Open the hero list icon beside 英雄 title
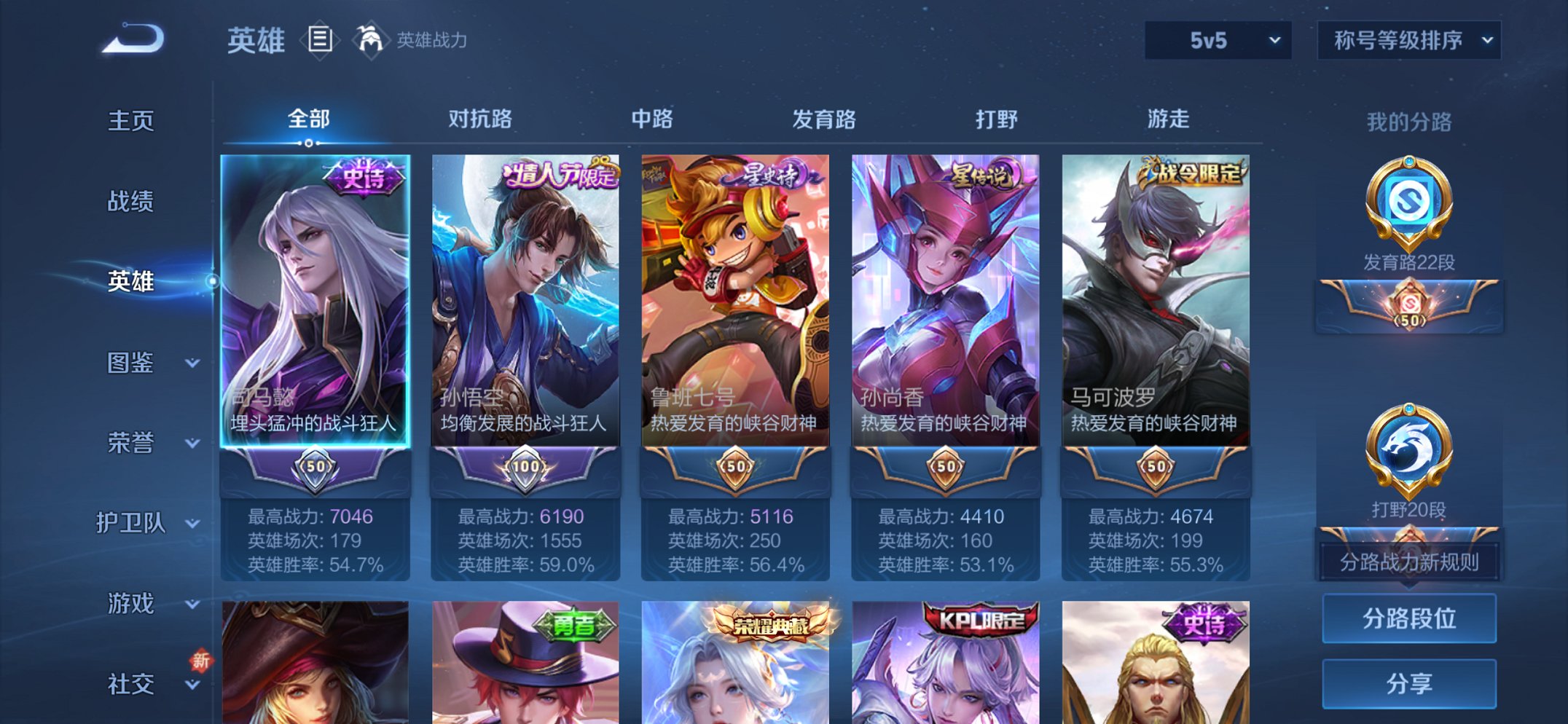1568x724 pixels. 321,40
